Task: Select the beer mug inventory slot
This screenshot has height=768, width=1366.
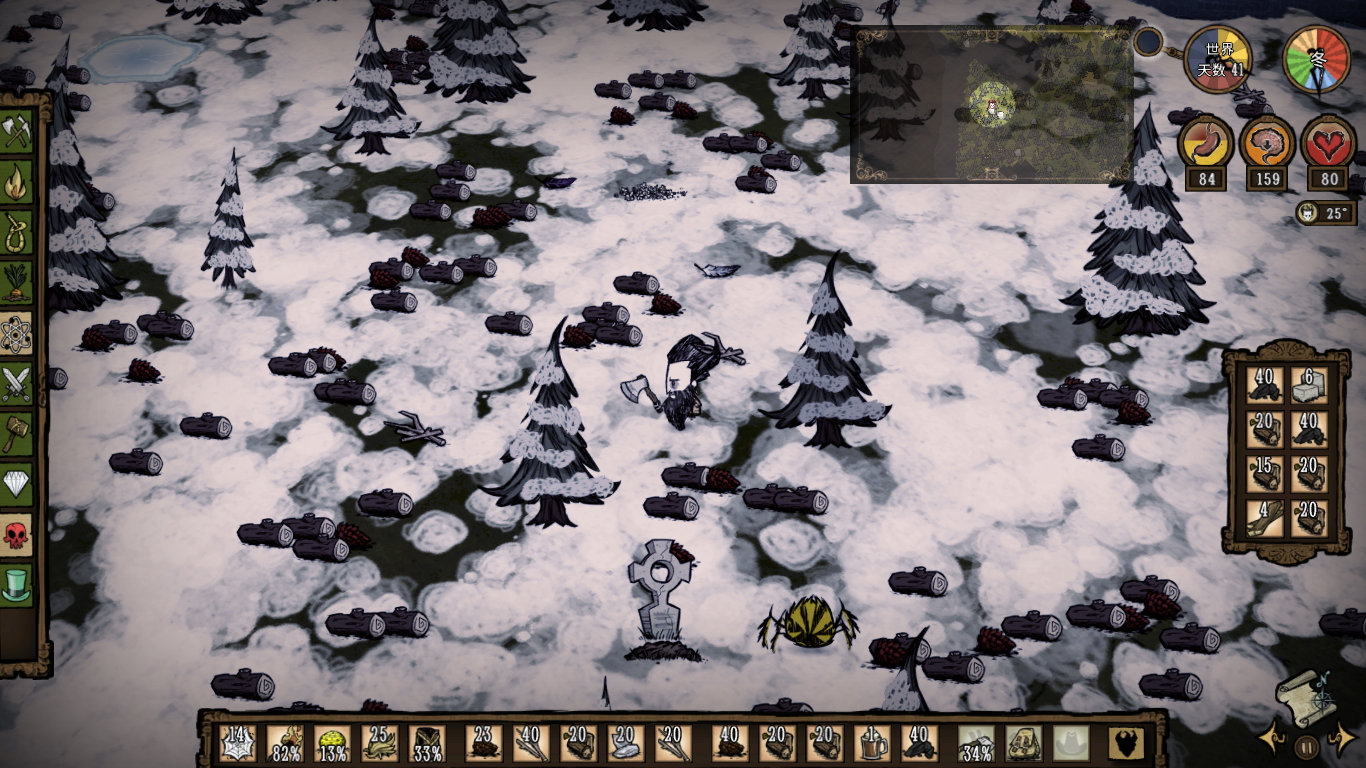Action: tap(872, 743)
